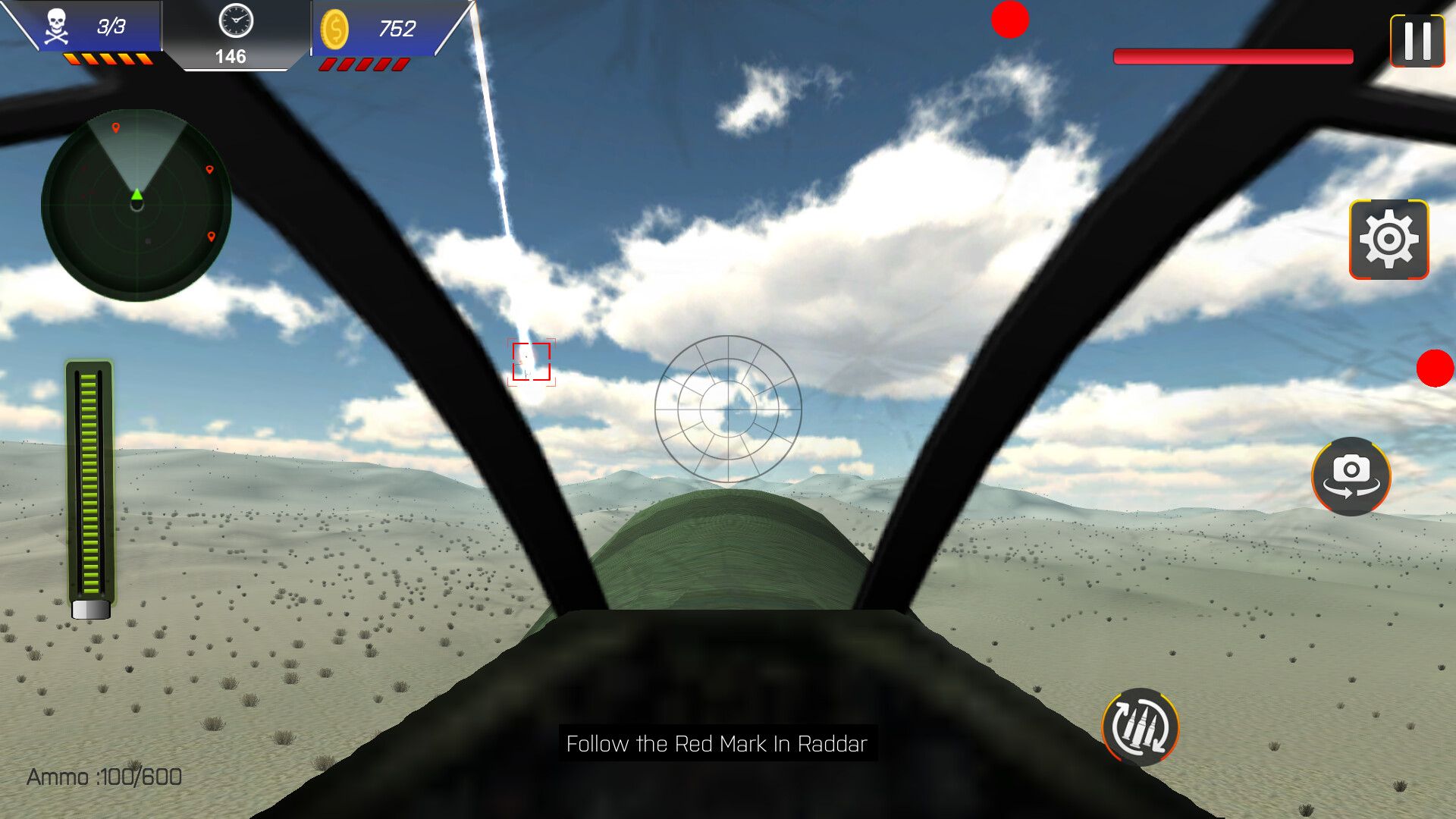Screen dimensions: 1456x819
Task: Click the 'Ammo :100/600' label
Action: [x=103, y=777]
